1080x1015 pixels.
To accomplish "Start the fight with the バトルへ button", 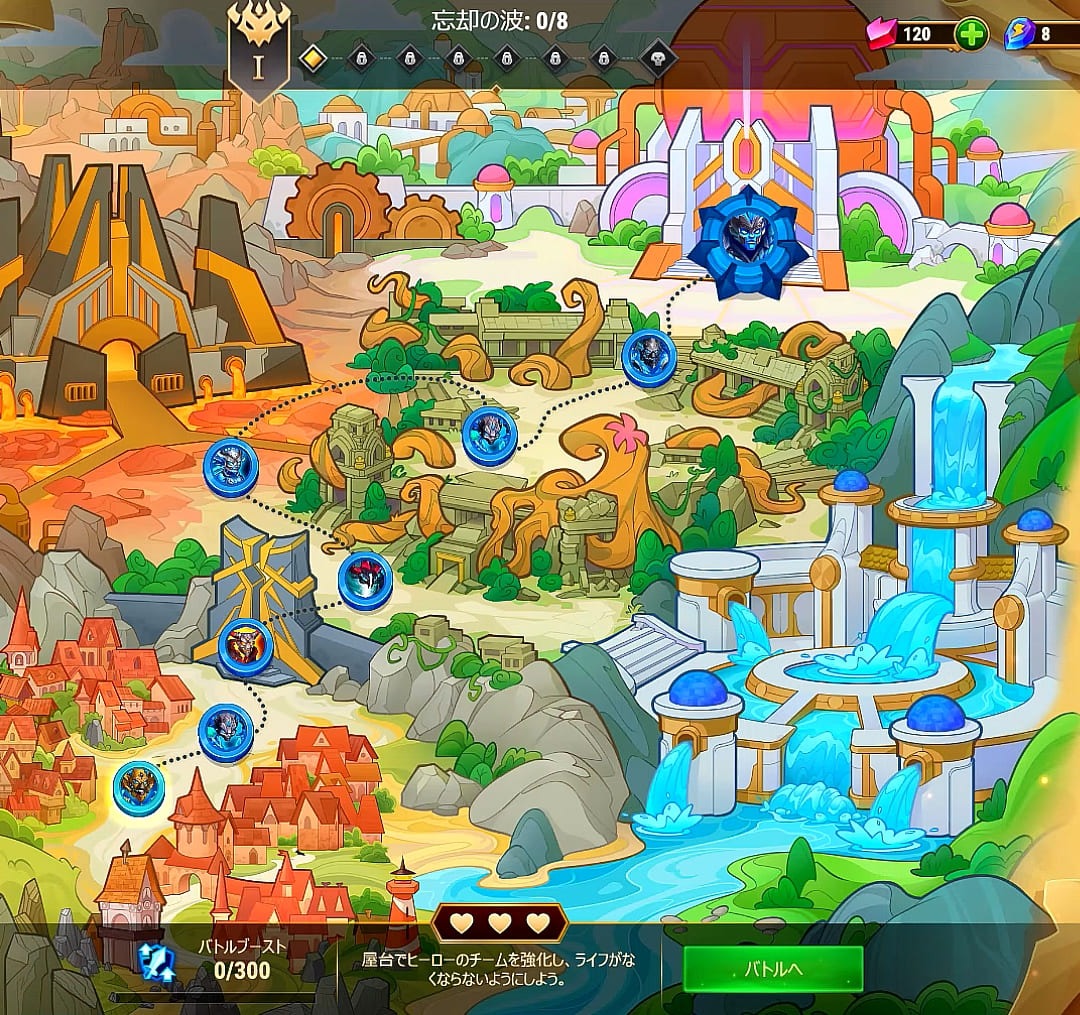I will [773, 968].
